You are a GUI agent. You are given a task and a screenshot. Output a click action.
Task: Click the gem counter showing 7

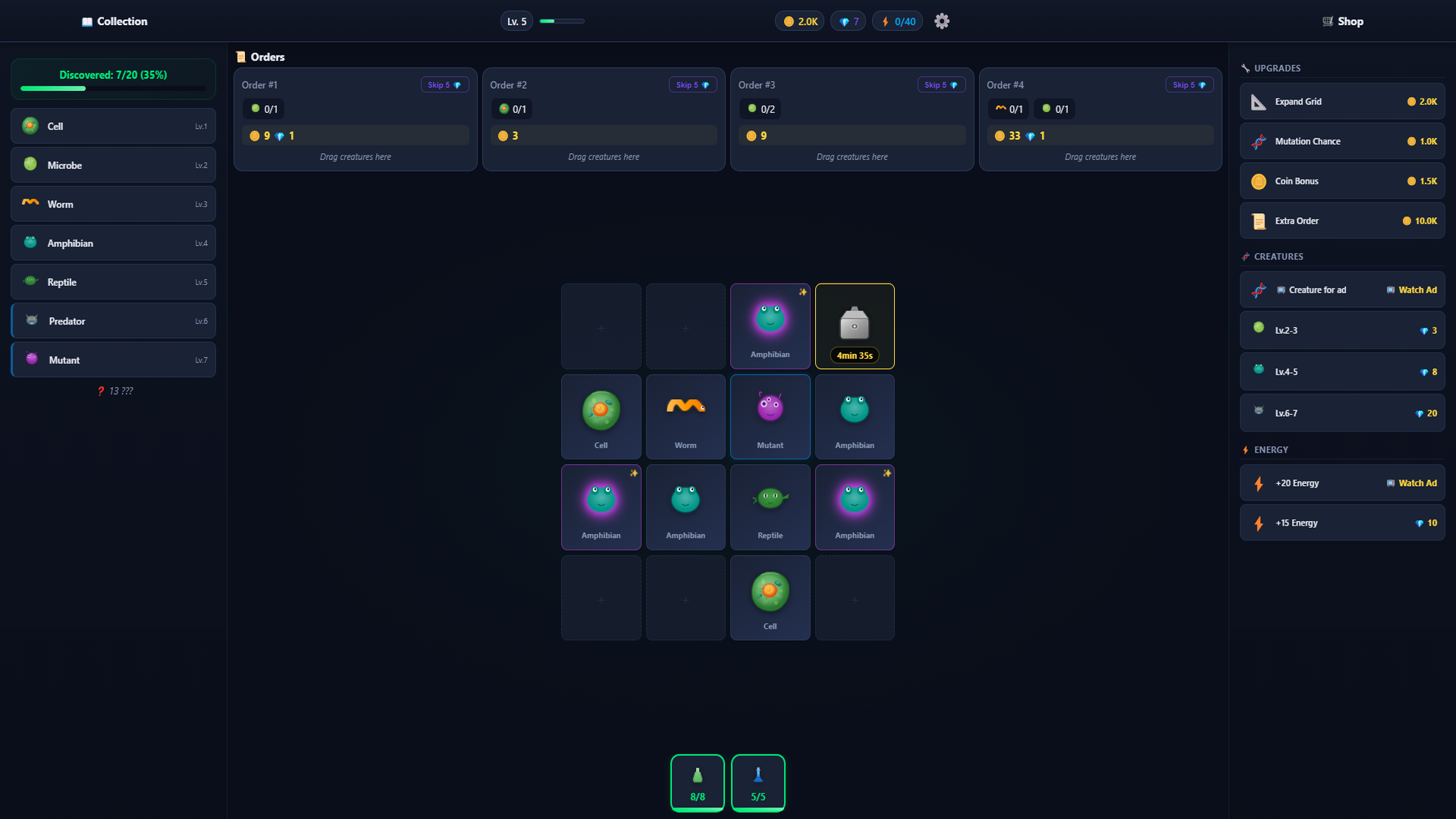pos(847,20)
